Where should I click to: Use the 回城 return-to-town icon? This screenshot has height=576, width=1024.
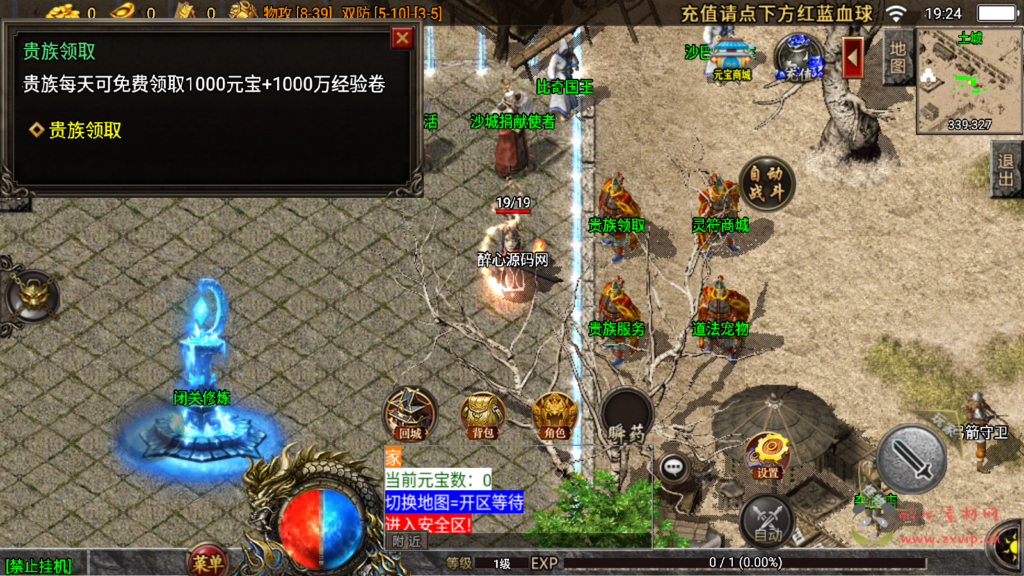[410, 414]
